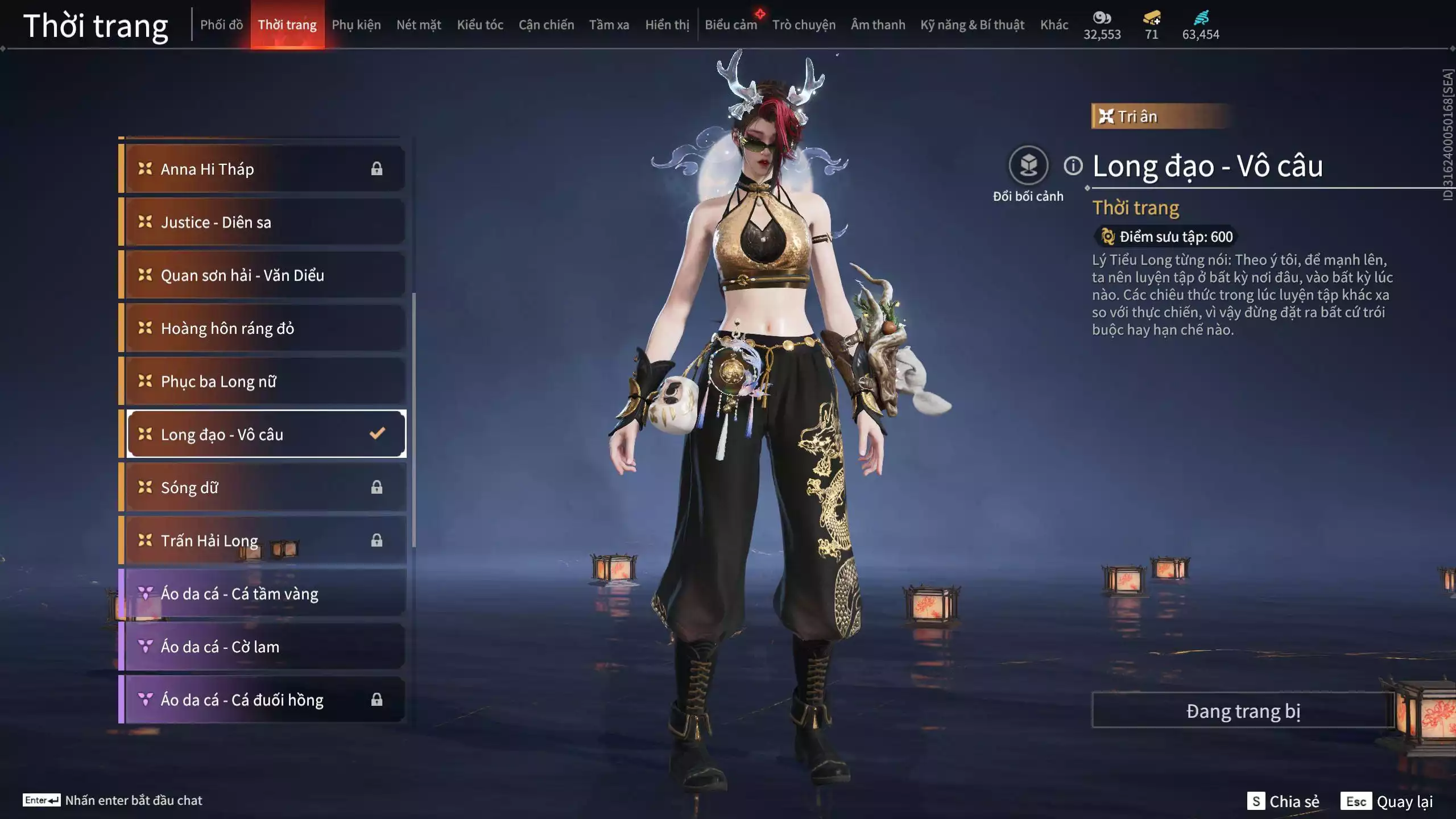The width and height of the screenshot is (1456, 819).
Task: Click the Đổi bối cảnh background icon
Action: [1028, 166]
